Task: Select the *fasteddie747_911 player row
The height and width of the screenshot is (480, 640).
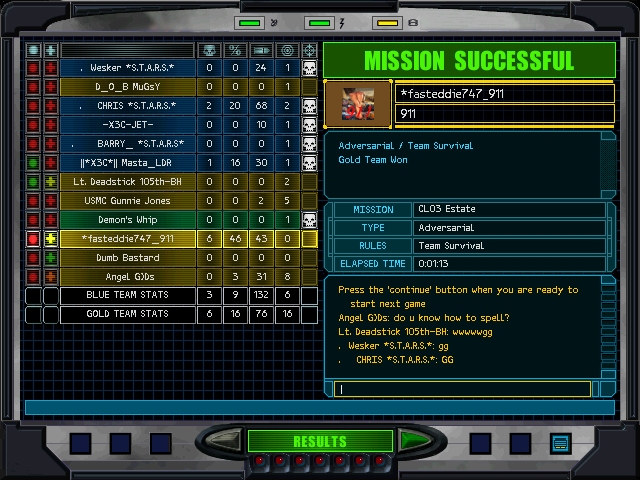Action: tap(127, 239)
